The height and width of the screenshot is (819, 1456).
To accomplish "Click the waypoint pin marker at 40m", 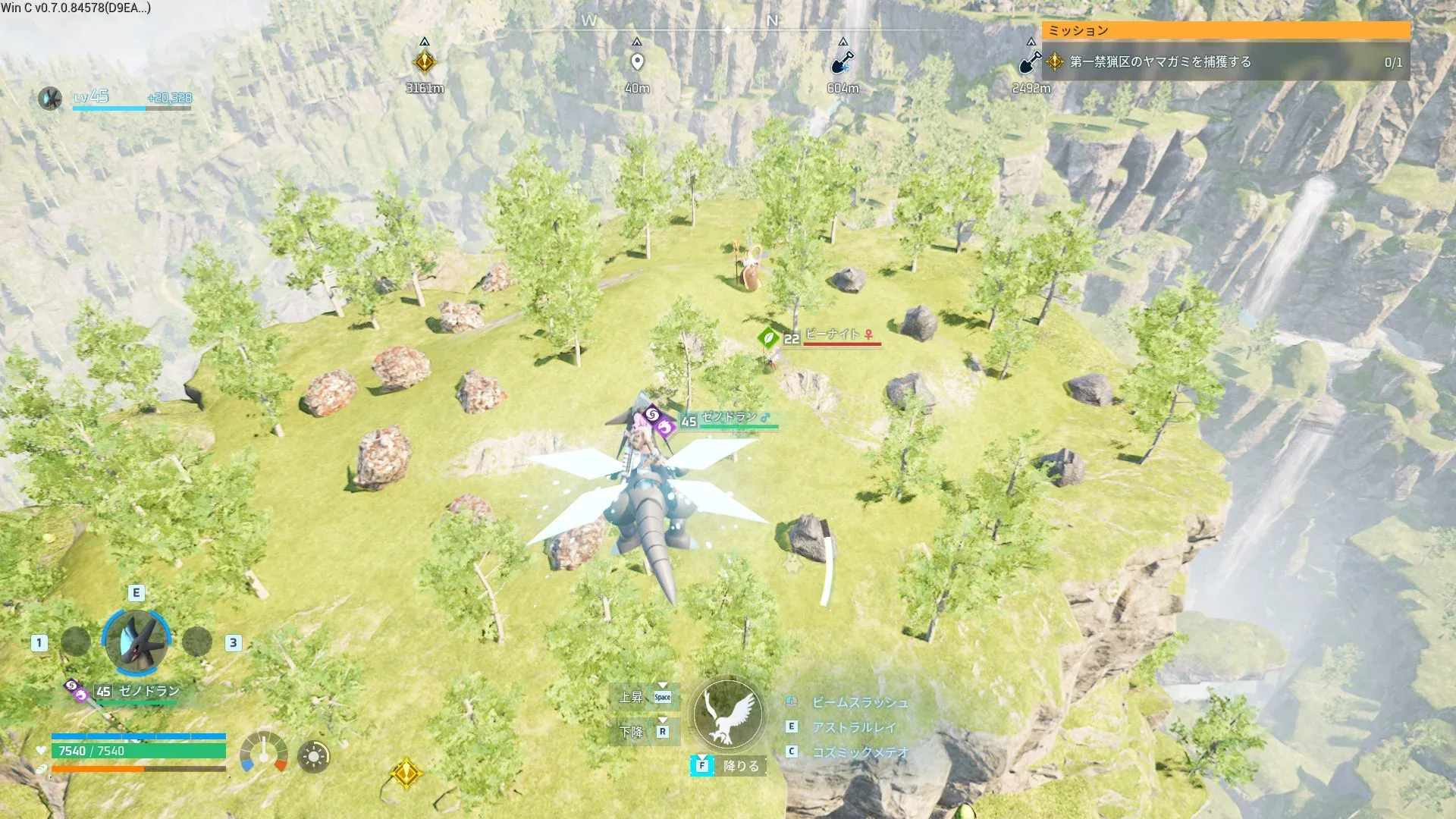I will [637, 59].
